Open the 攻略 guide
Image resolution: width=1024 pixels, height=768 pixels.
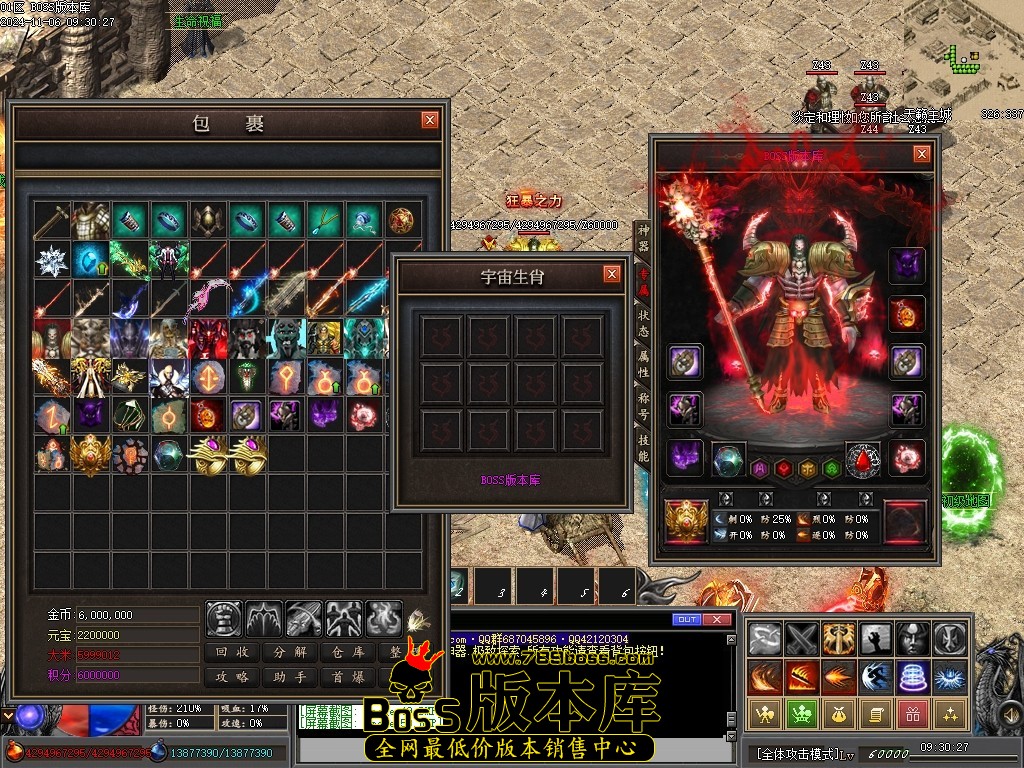(233, 677)
